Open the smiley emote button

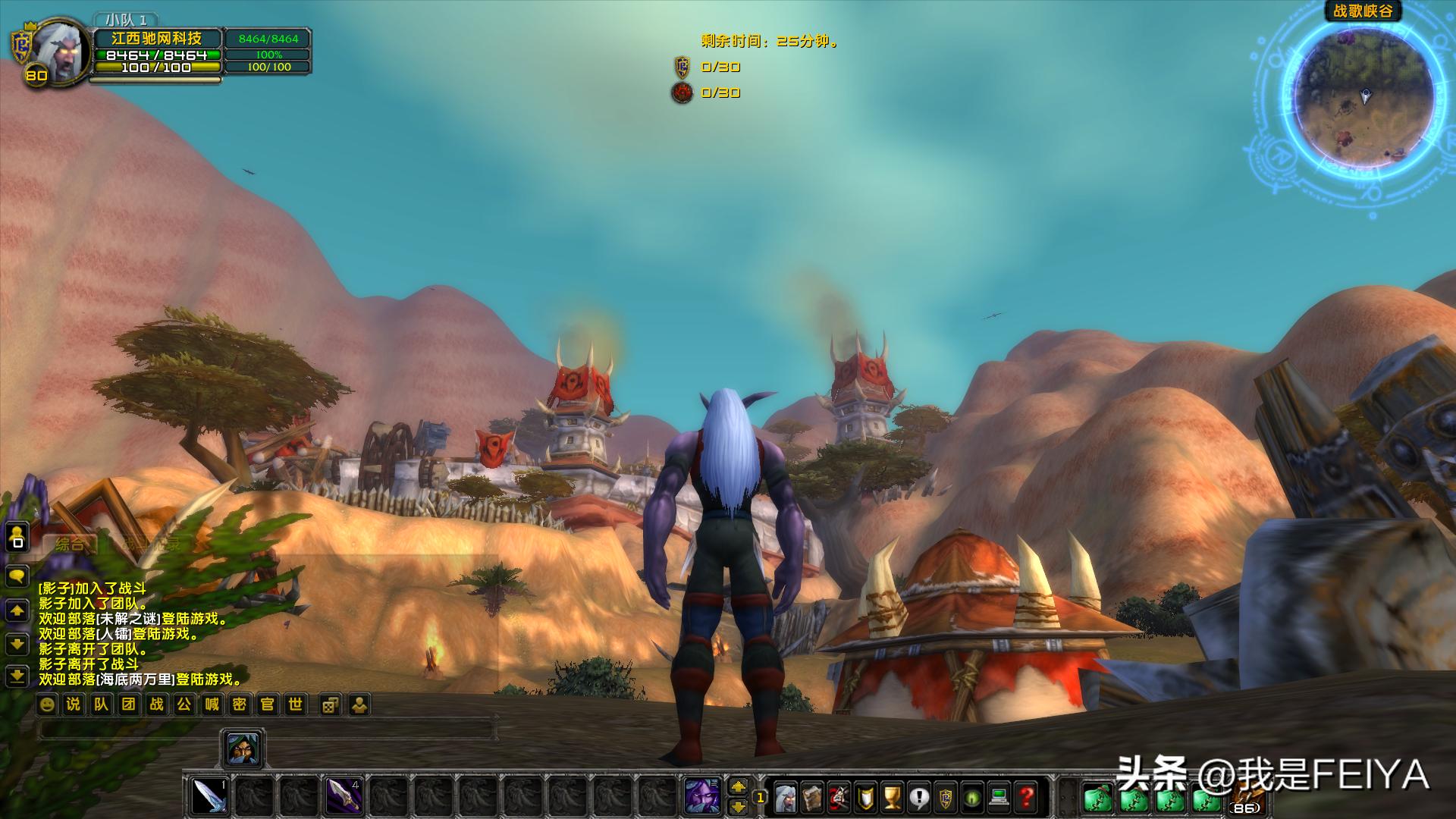[47, 704]
